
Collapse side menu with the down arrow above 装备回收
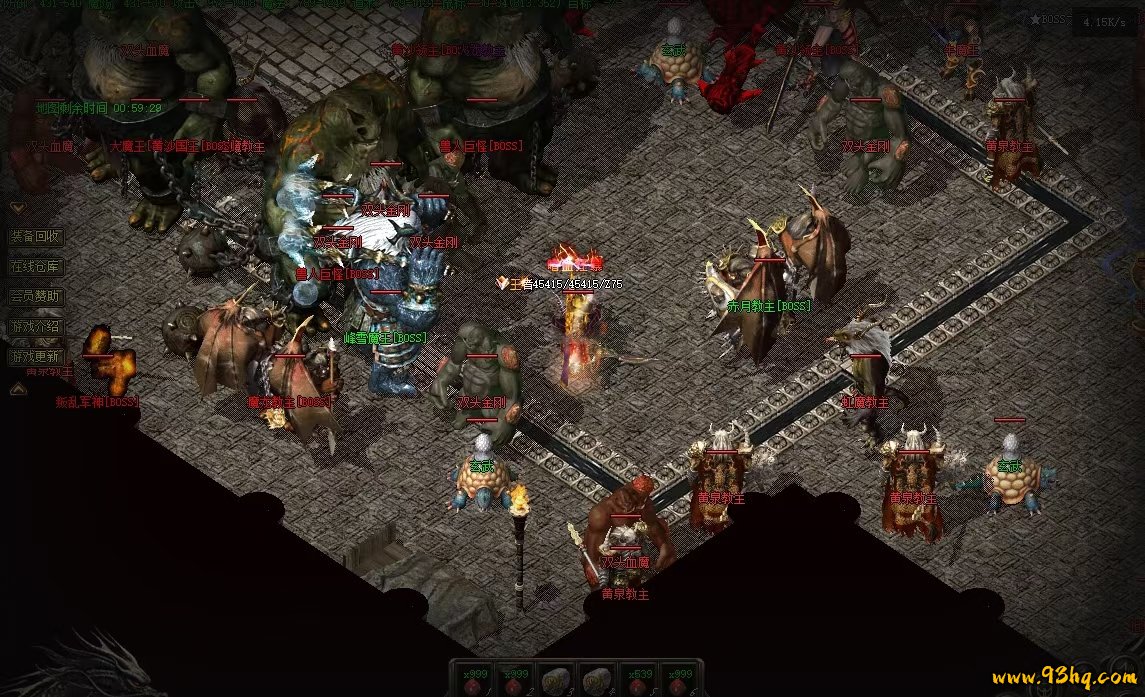pyautogui.click(x=17, y=208)
